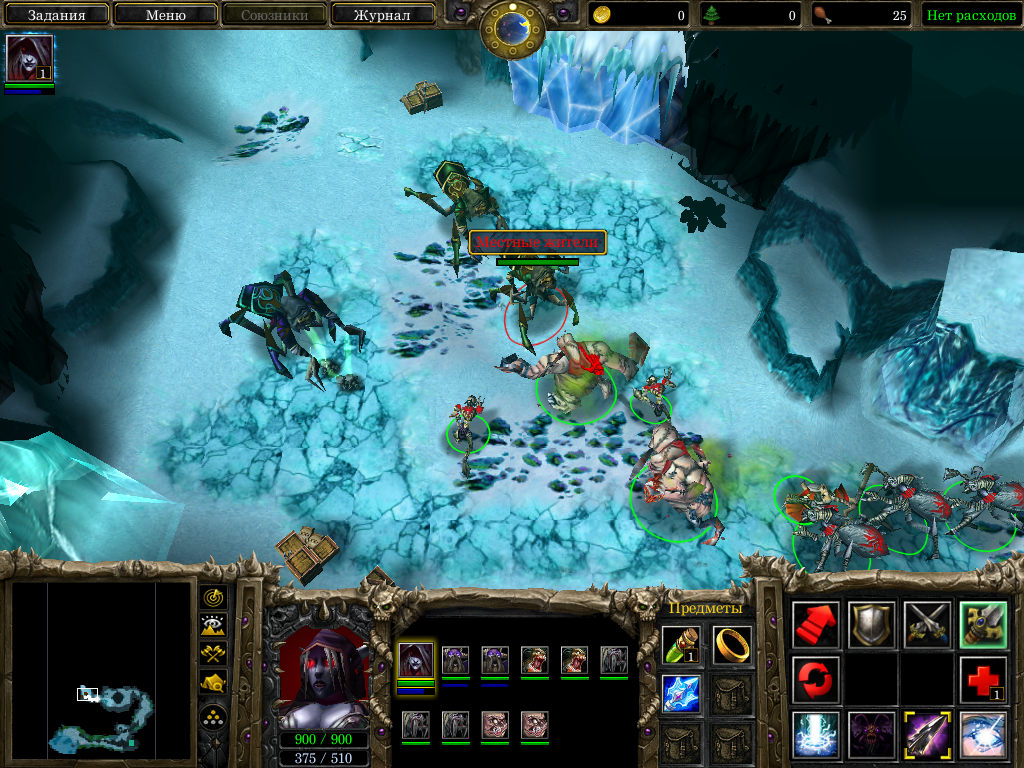Activate the Patrol command (red circular arrows)

815,680
